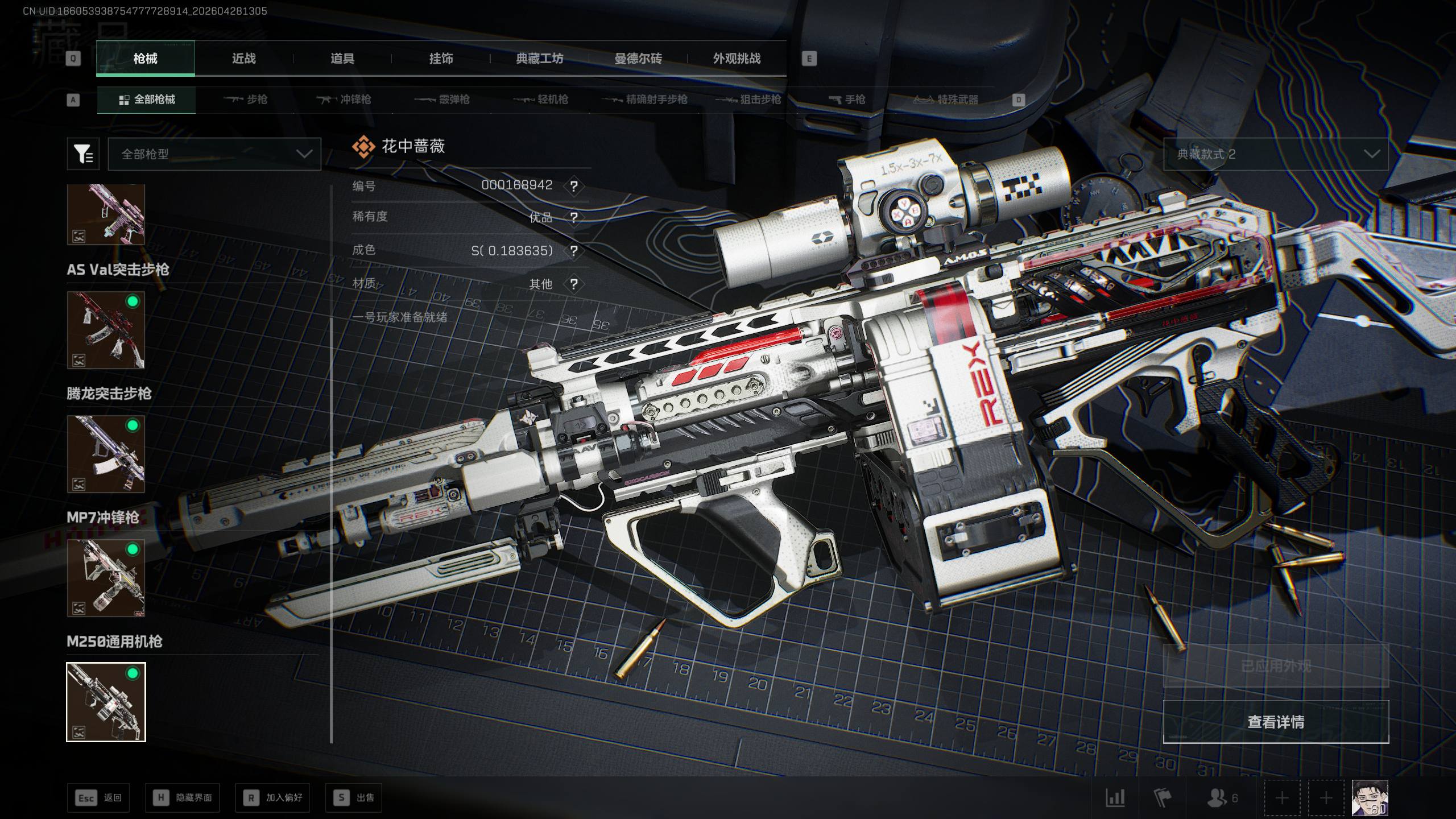Switch to the 近战 melee tab
Viewport: 1456px width, 819px height.
tap(243, 59)
